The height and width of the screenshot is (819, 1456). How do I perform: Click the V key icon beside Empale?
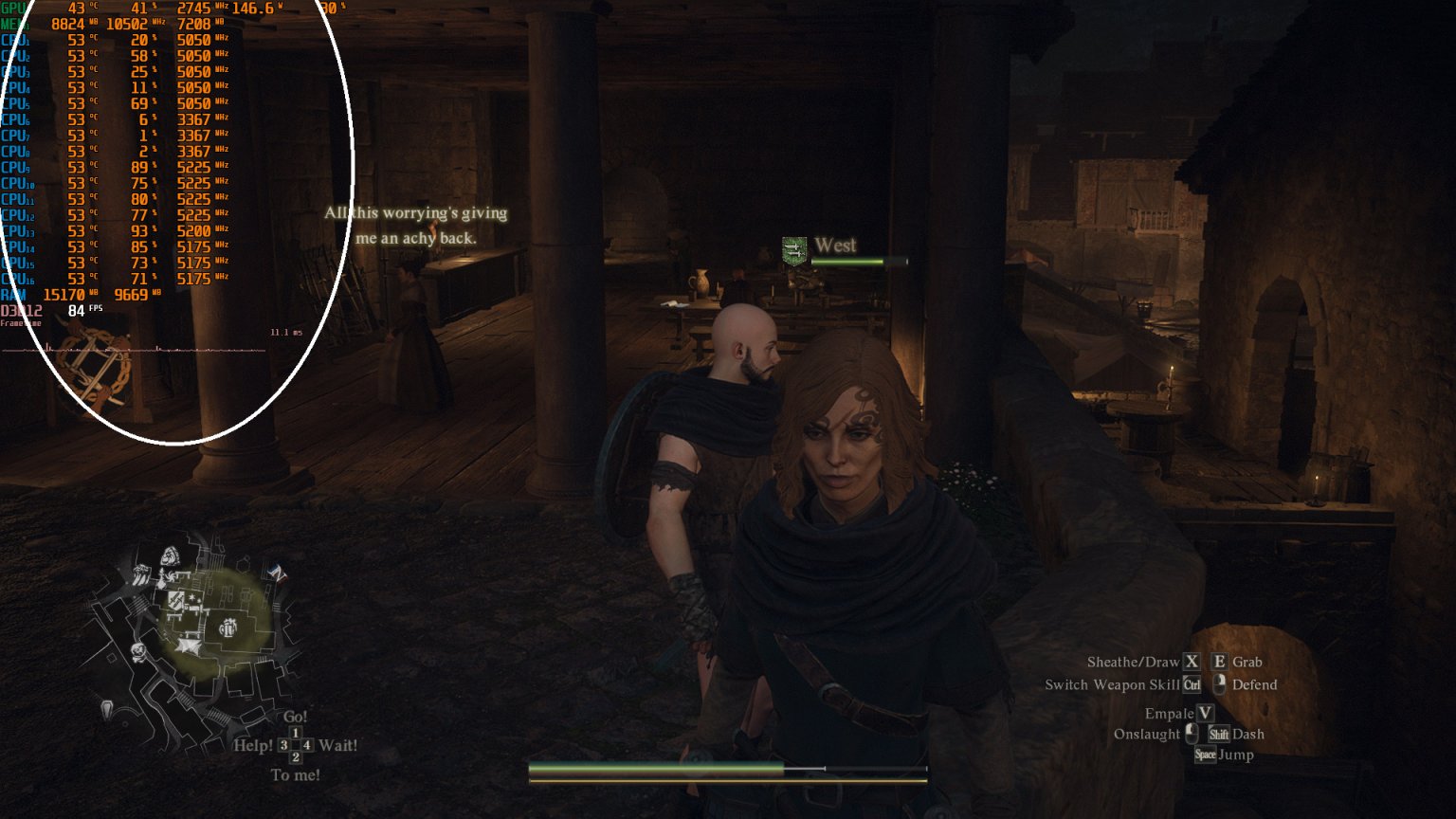point(1205,714)
